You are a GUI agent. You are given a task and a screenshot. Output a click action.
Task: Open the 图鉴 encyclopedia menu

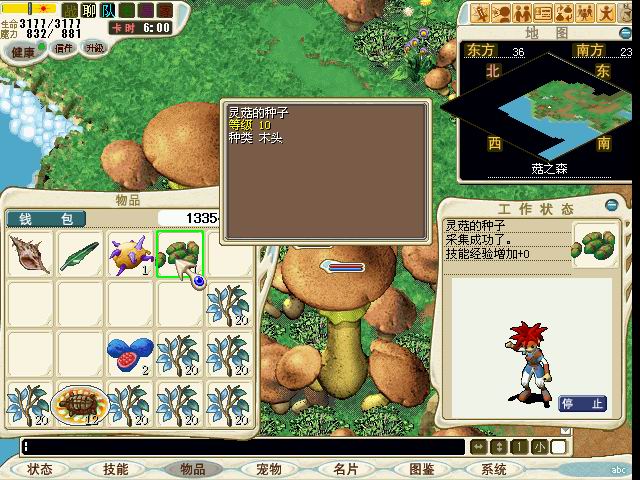421,469
